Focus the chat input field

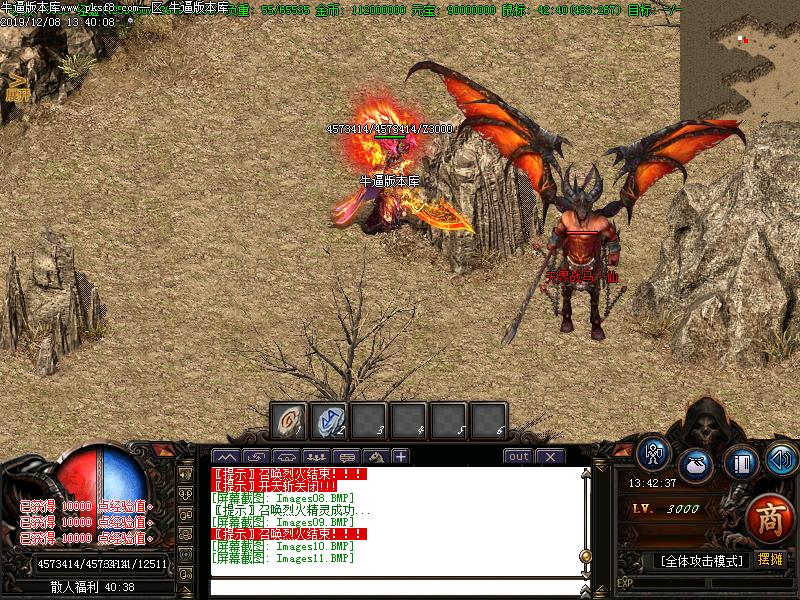395,587
